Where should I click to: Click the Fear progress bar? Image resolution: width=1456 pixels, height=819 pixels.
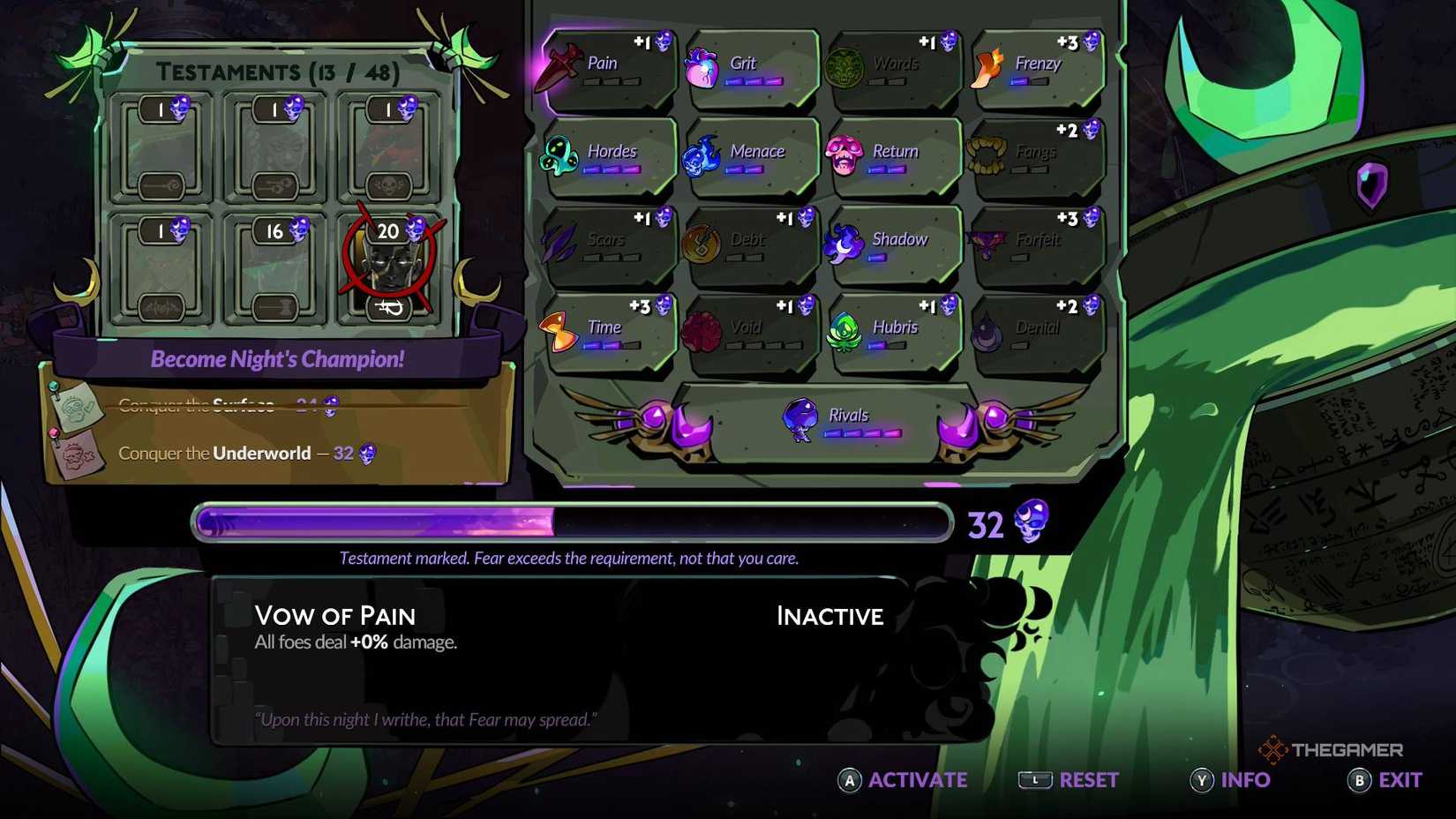(574, 522)
